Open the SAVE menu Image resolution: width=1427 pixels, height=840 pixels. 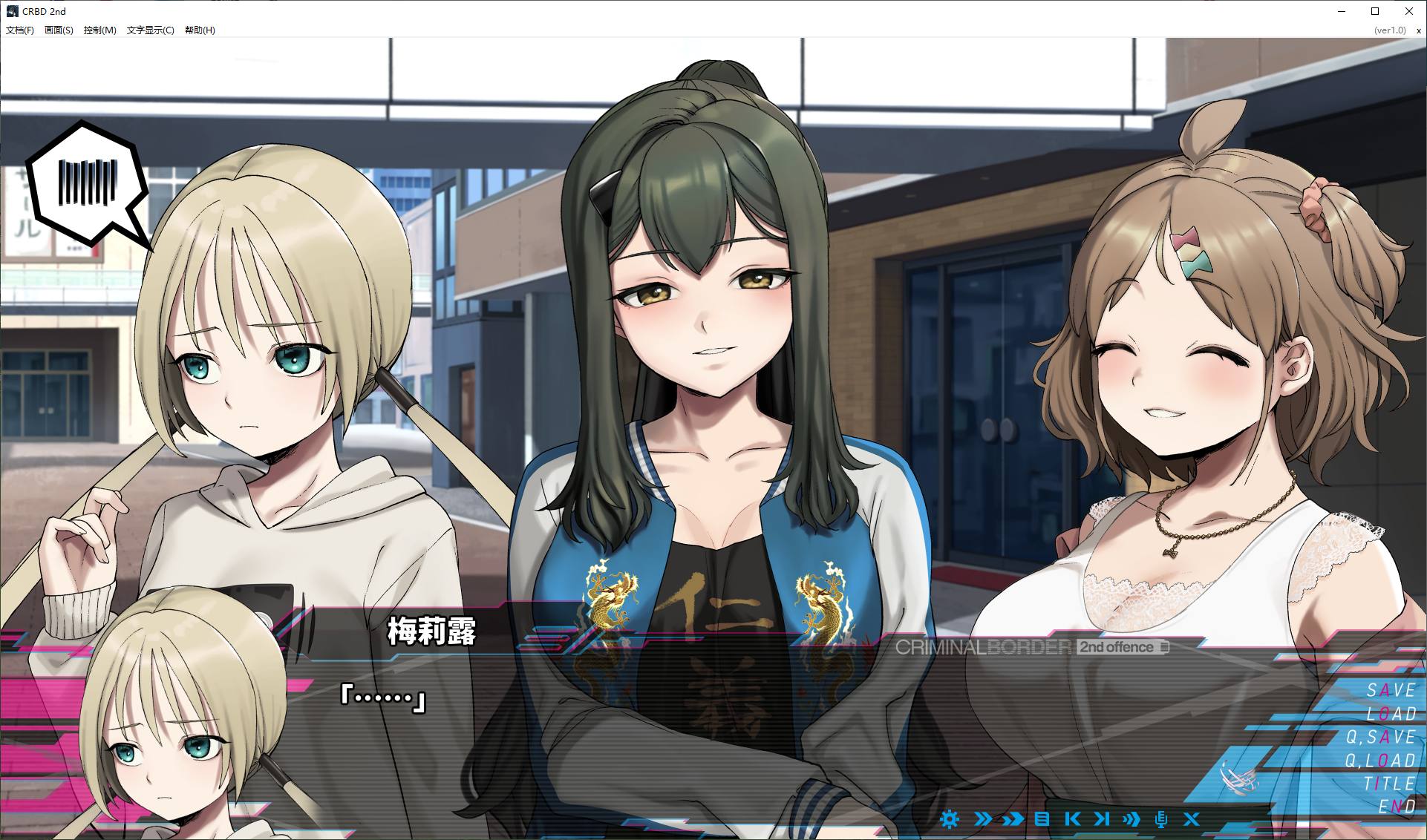[x=1391, y=690]
